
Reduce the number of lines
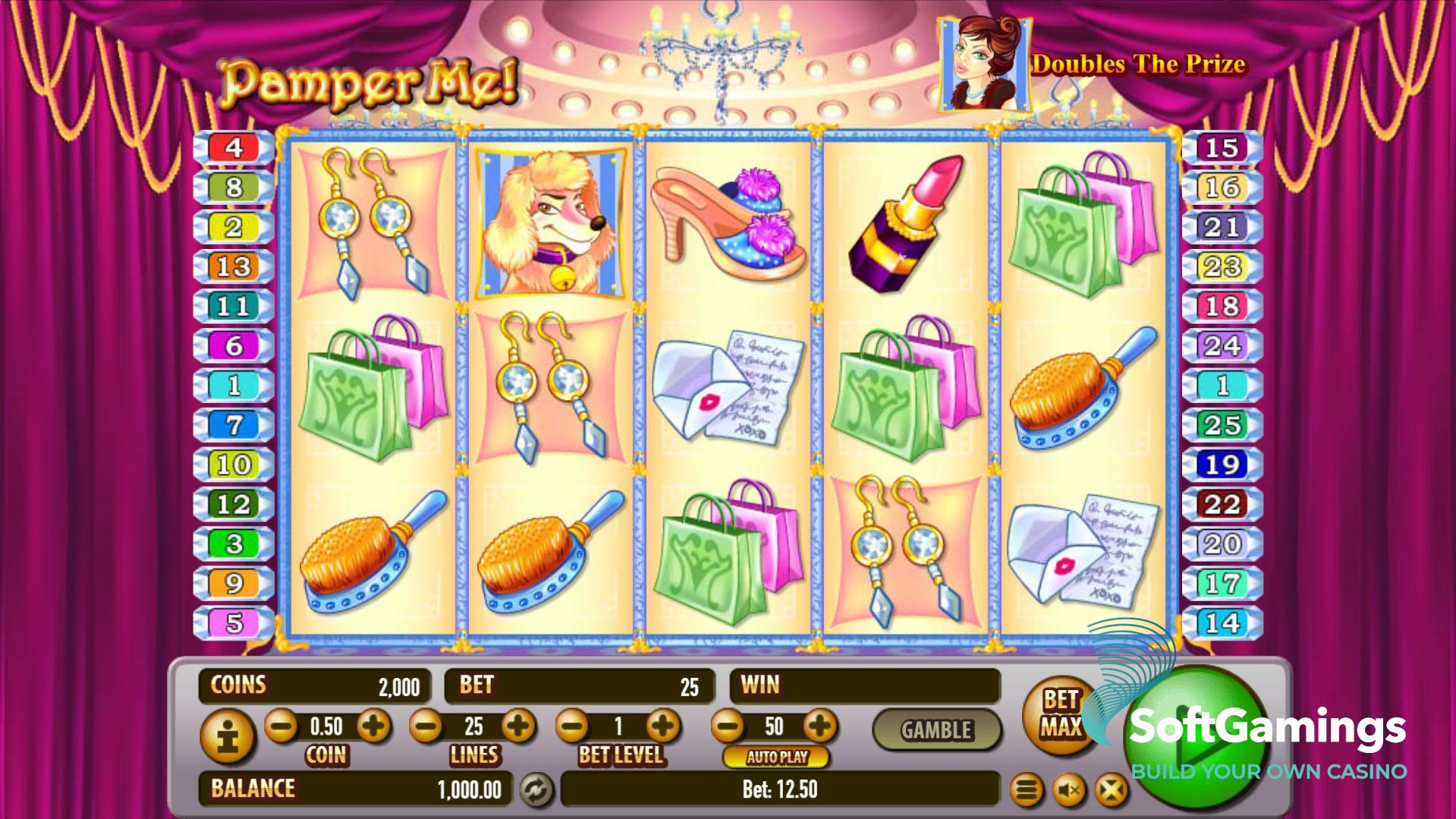click(x=426, y=726)
